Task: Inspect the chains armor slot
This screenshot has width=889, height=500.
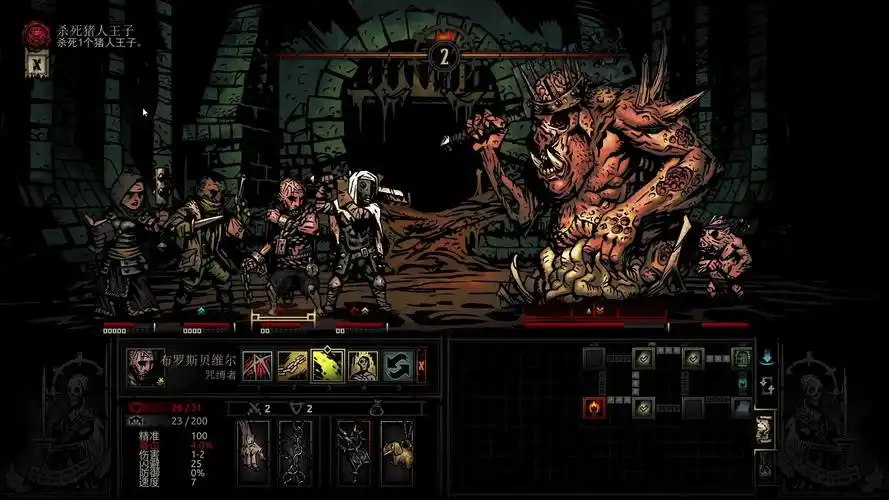Action: coord(295,451)
